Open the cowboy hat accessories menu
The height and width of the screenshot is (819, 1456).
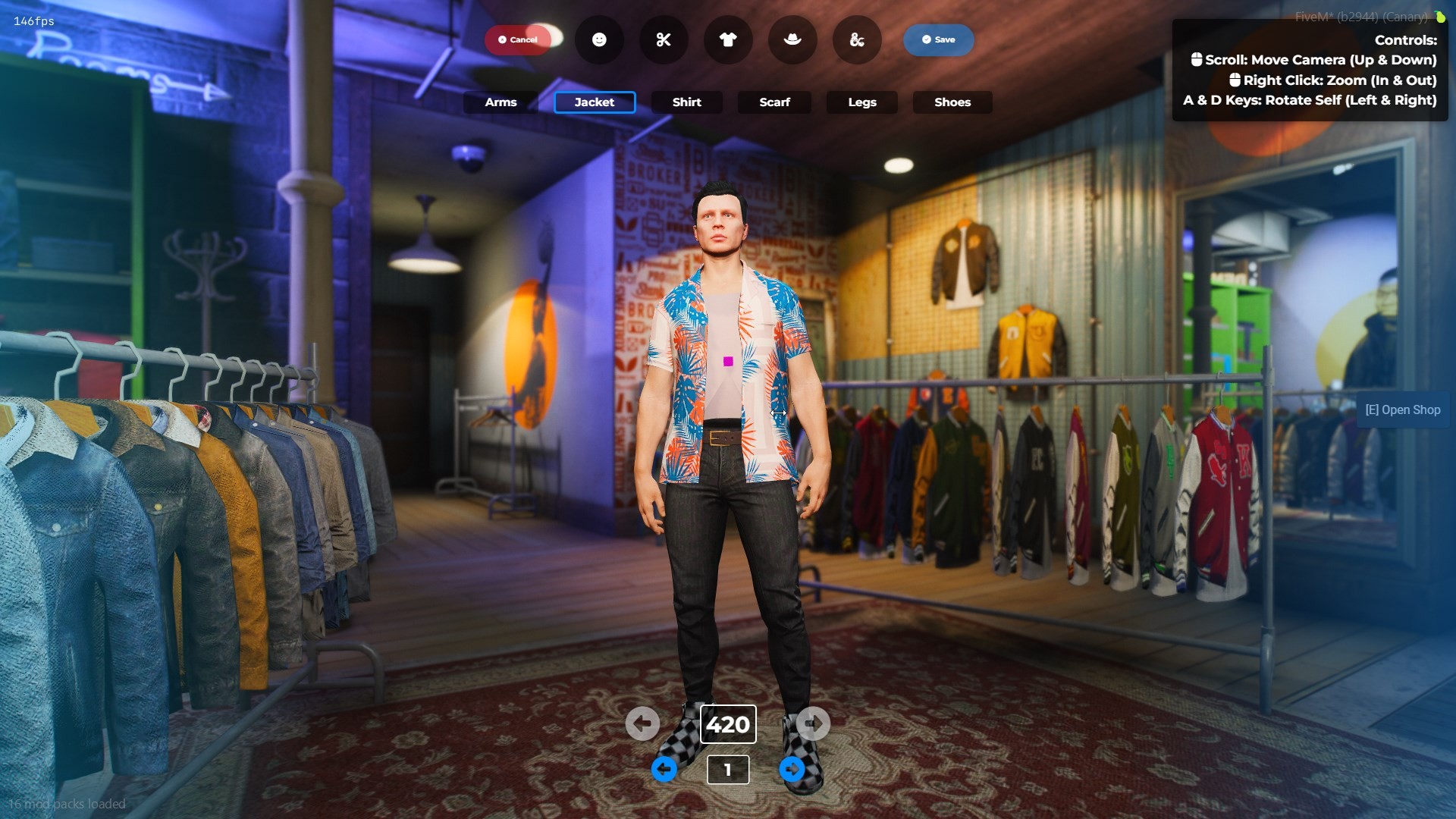point(792,39)
